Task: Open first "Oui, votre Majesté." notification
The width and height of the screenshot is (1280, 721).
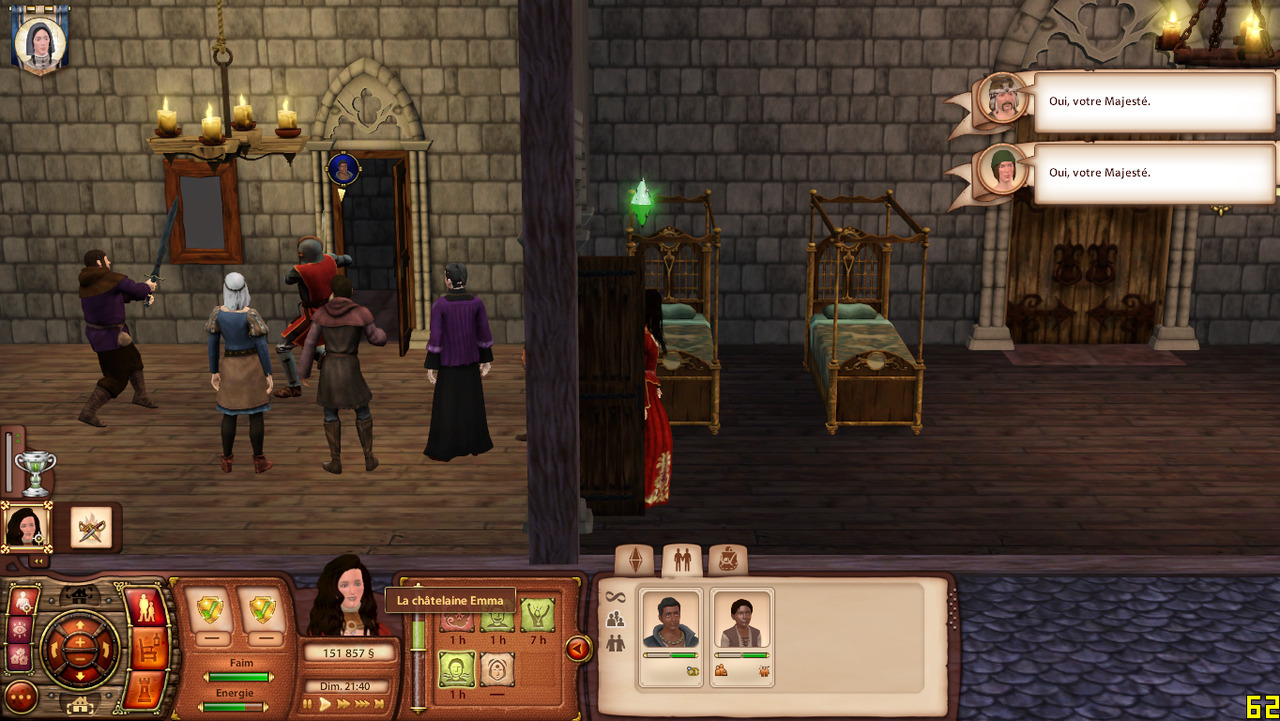Action: tap(1153, 102)
